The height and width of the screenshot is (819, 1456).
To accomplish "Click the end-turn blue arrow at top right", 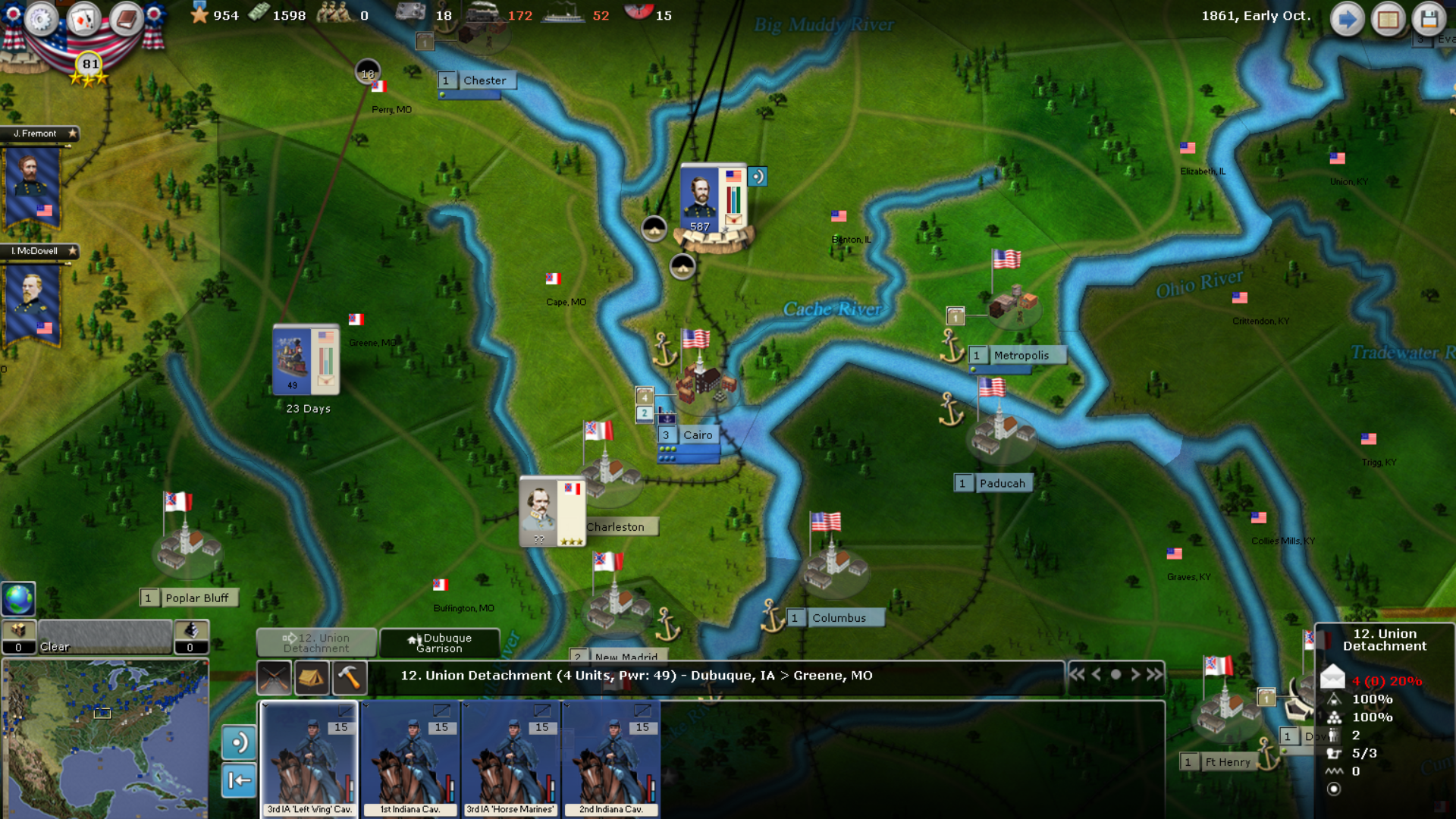I will pos(1348,19).
